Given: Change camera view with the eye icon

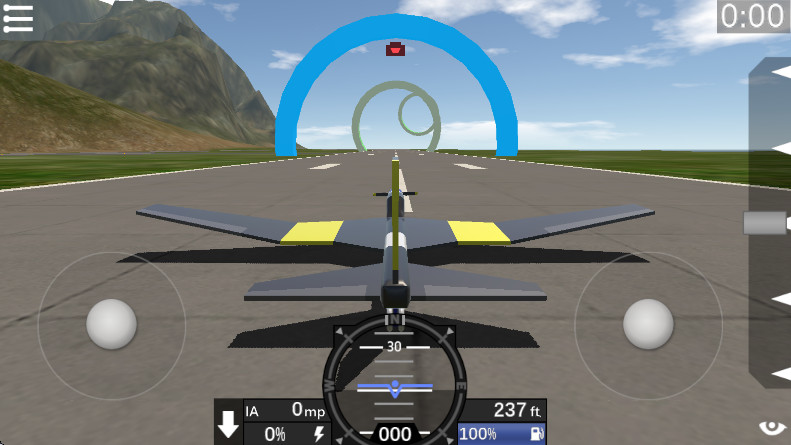Looking at the screenshot, I should point(772,427).
